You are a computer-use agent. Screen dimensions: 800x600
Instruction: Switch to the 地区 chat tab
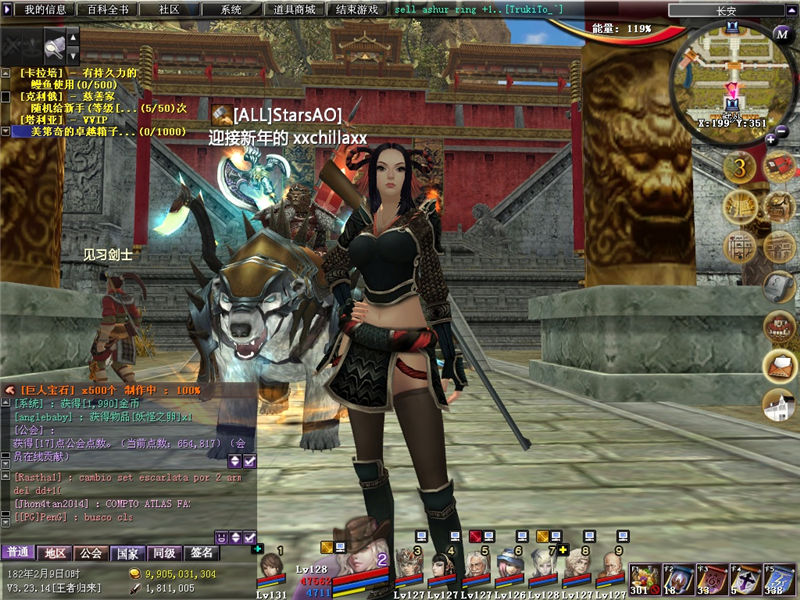pyautogui.click(x=54, y=552)
